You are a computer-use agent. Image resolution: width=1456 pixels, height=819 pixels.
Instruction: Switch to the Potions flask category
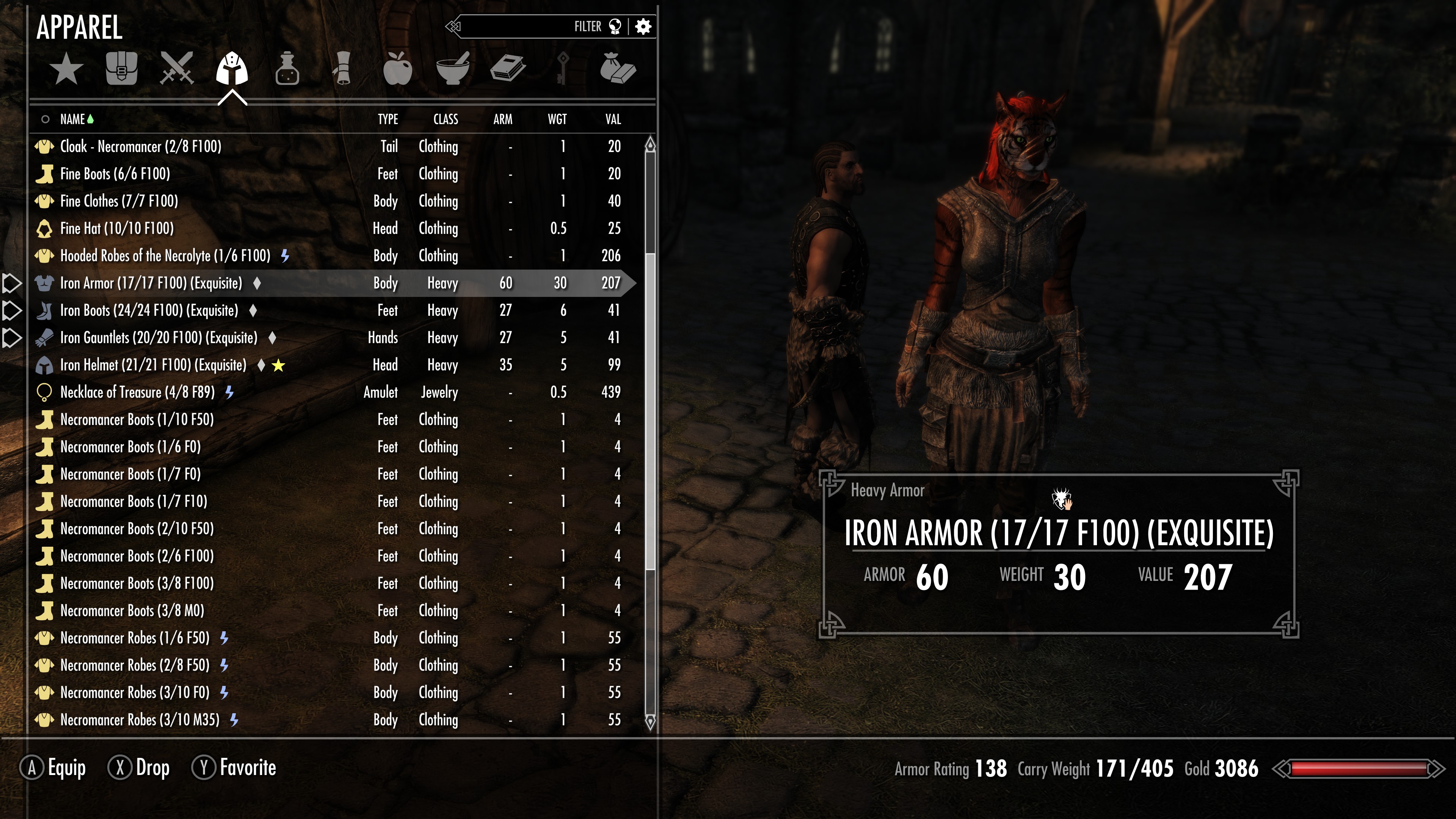(288, 69)
